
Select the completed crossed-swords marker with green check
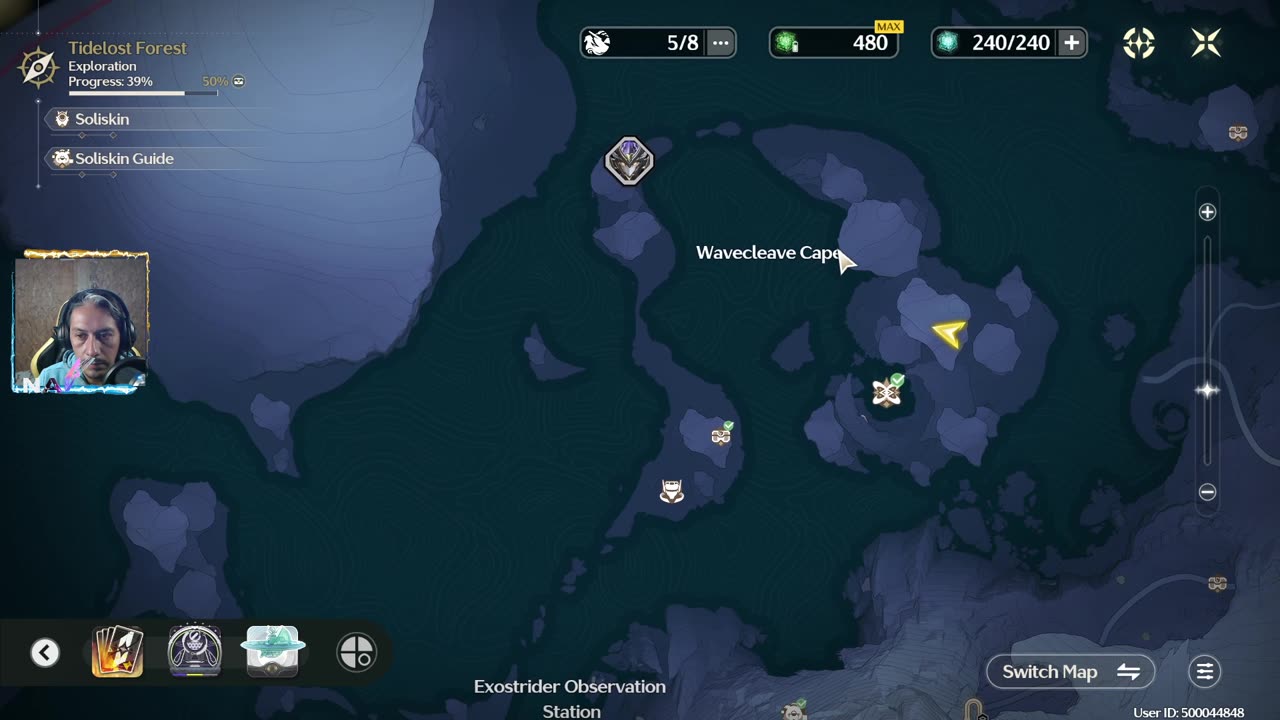click(x=886, y=393)
